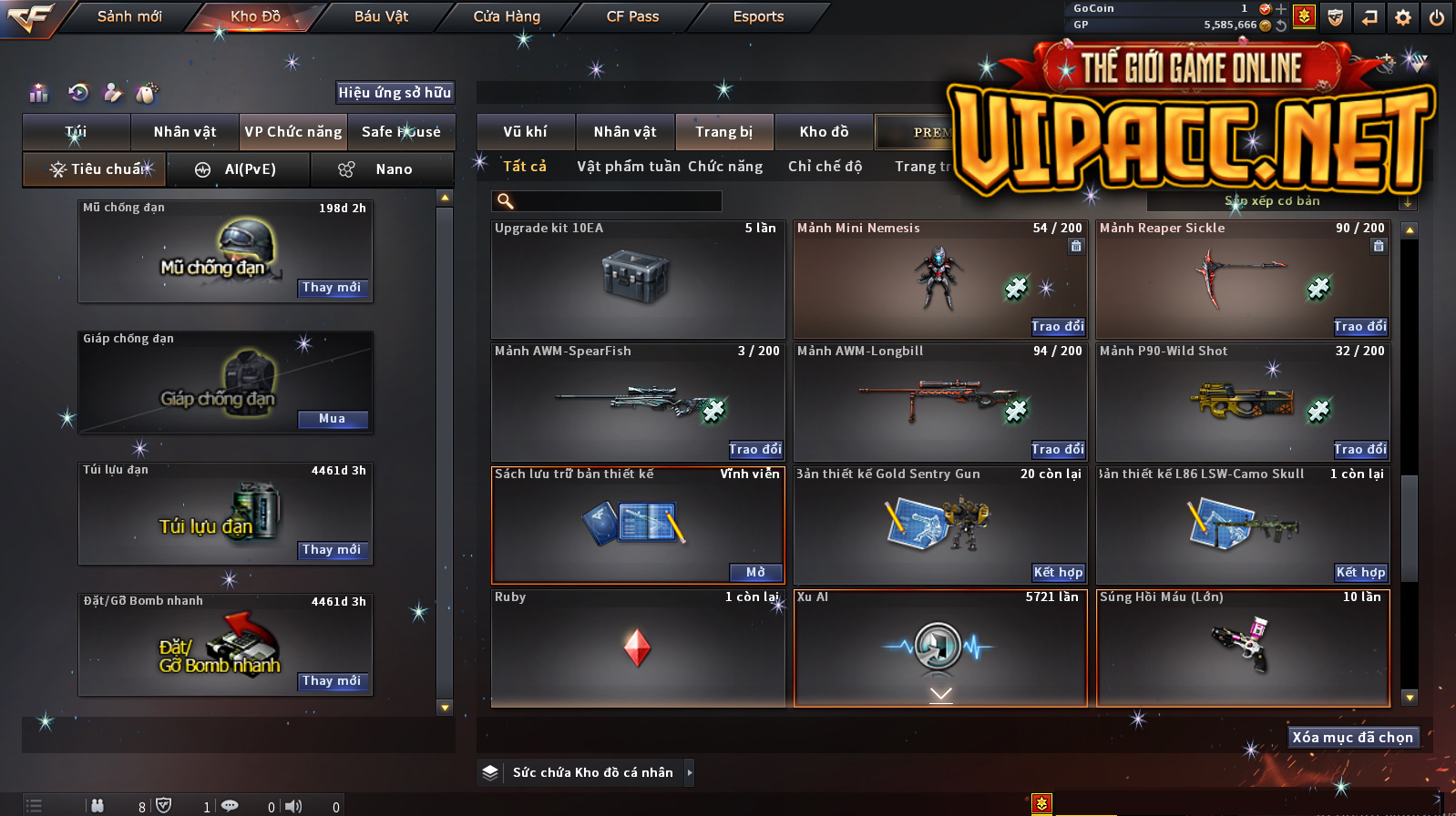Filter by Vật phẩm tuần
The image size is (1456, 816).
[629, 167]
